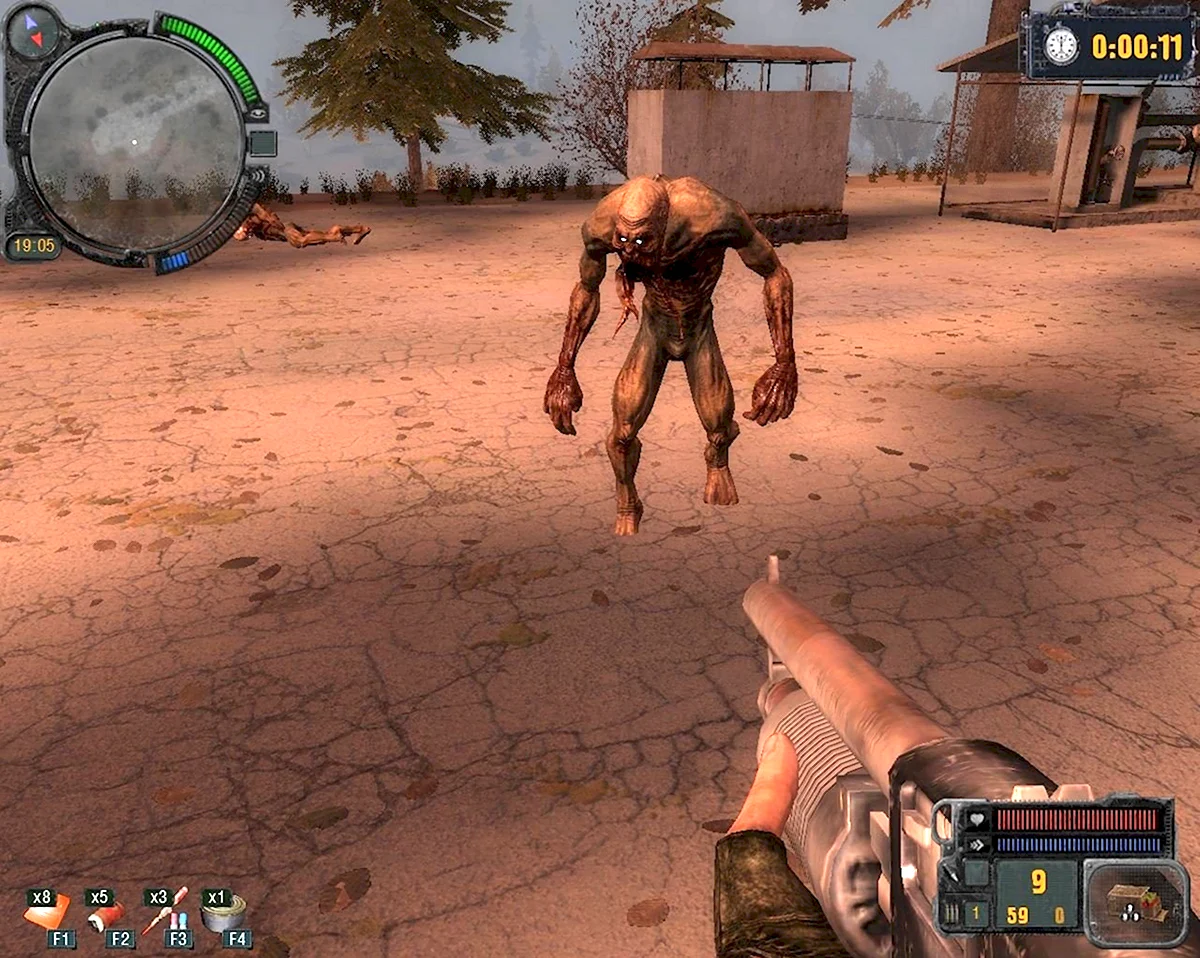Select the compass with blue and red arrows
Viewport: 1200px width, 958px height.
pyautogui.click(x=31, y=32)
